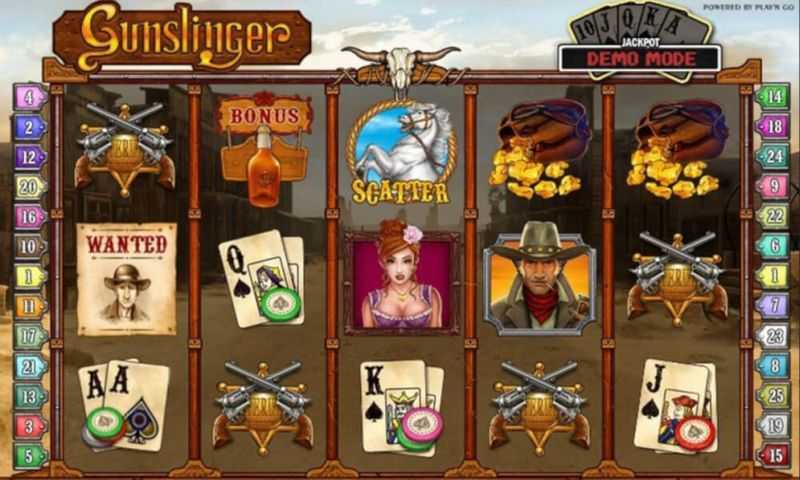Click payline marker 3
Image resolution: width=800 pixels, height=480 pixels.
coord(30,426)
